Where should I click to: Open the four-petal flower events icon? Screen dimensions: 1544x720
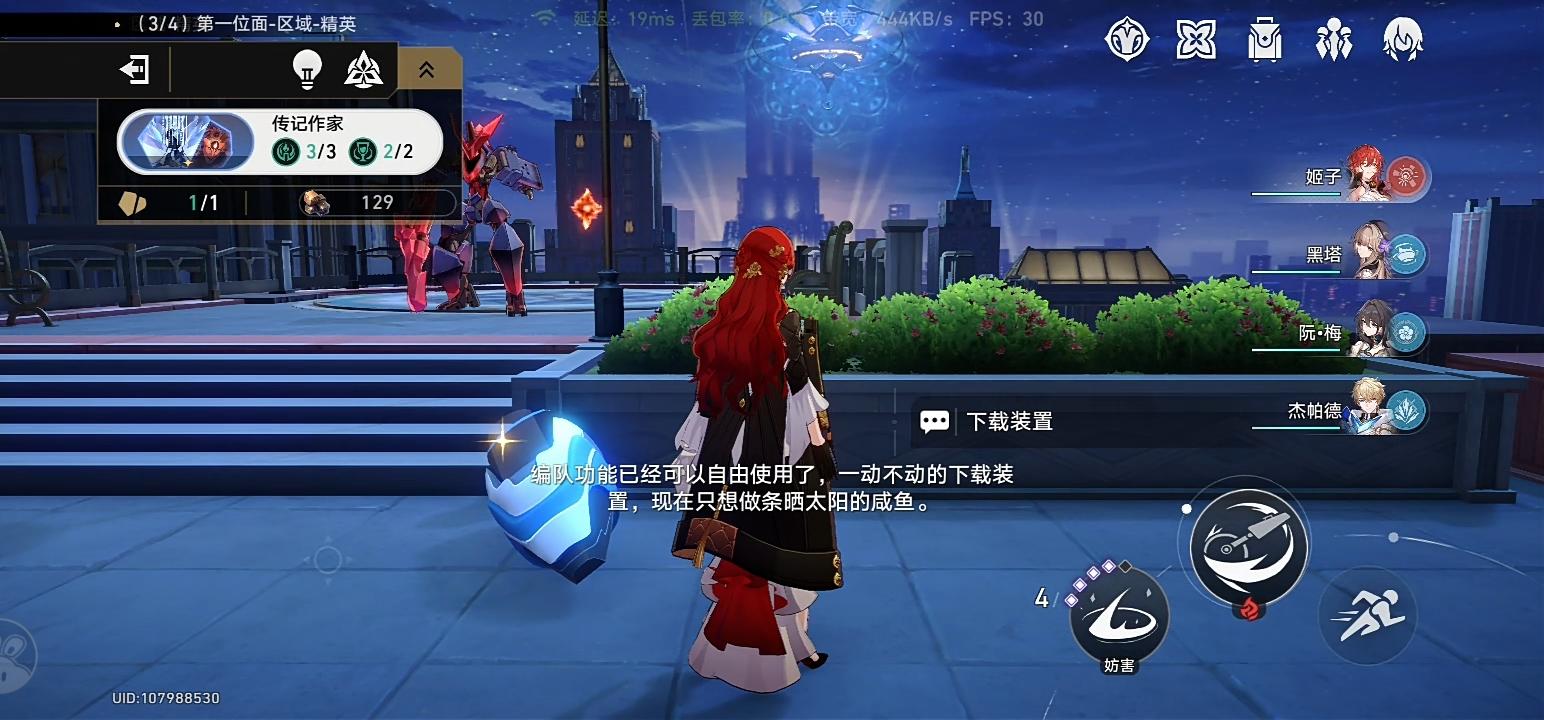(x=1195, y=40)
